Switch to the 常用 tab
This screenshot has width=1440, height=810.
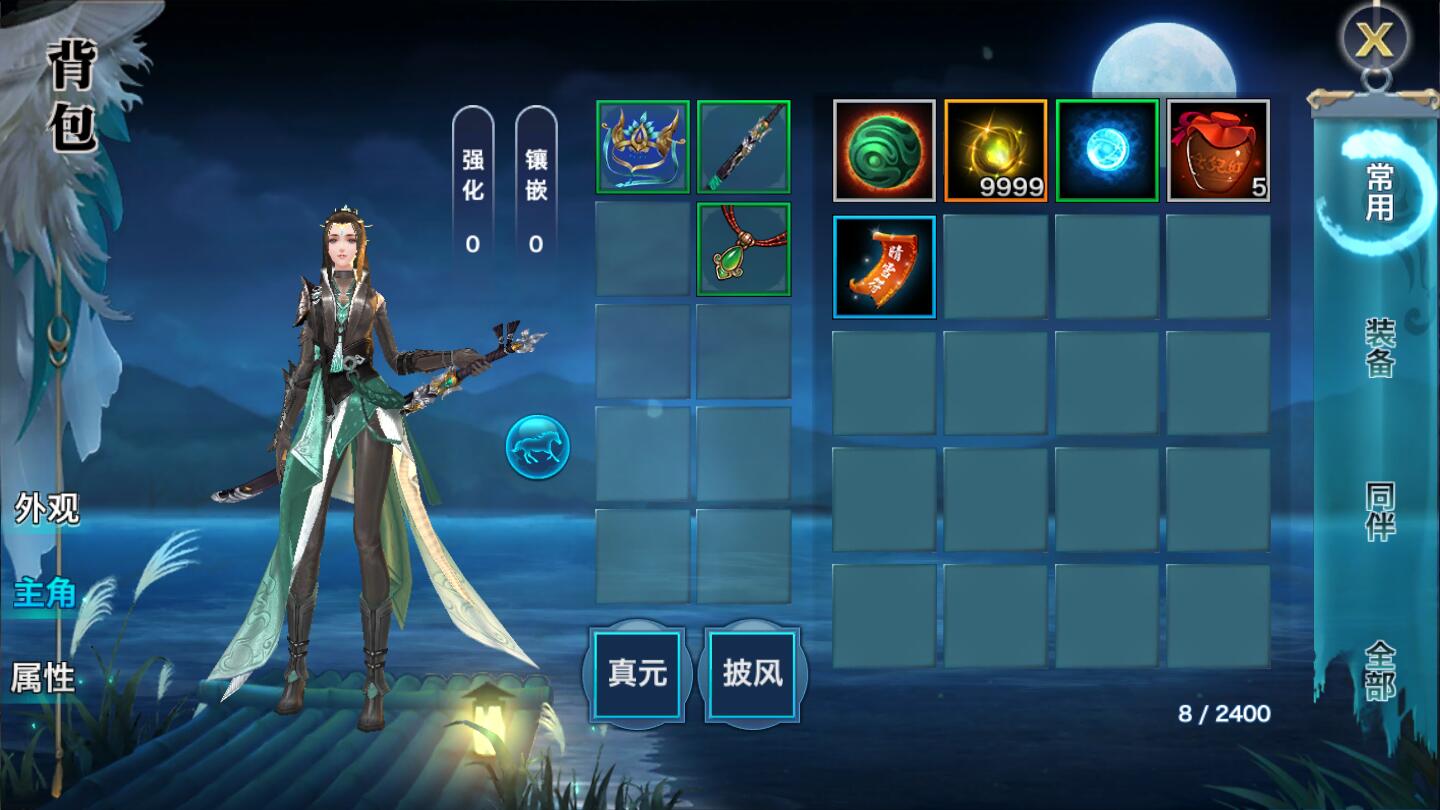[1380, 191]
